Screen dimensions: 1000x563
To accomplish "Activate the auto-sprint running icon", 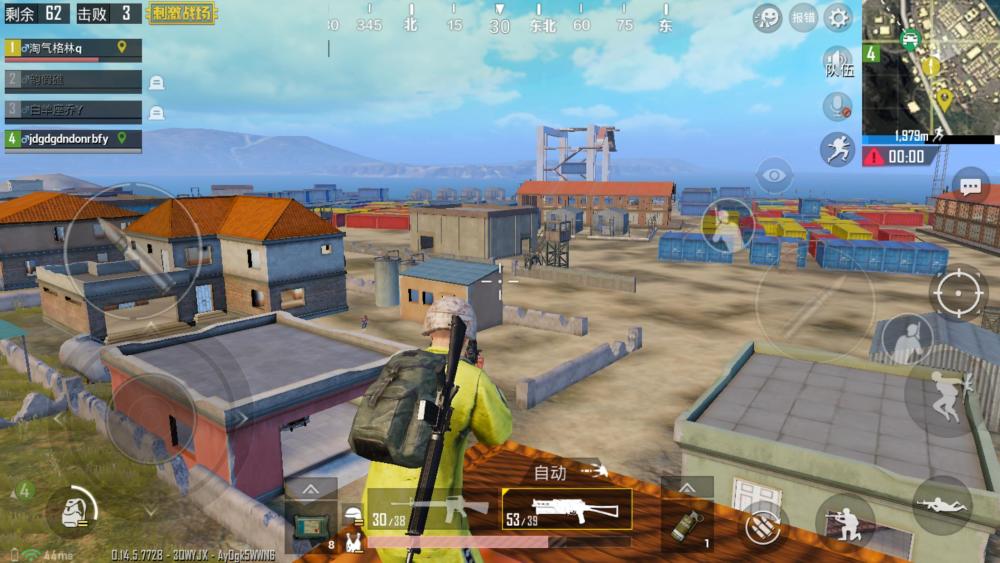I will click(837, 149).
